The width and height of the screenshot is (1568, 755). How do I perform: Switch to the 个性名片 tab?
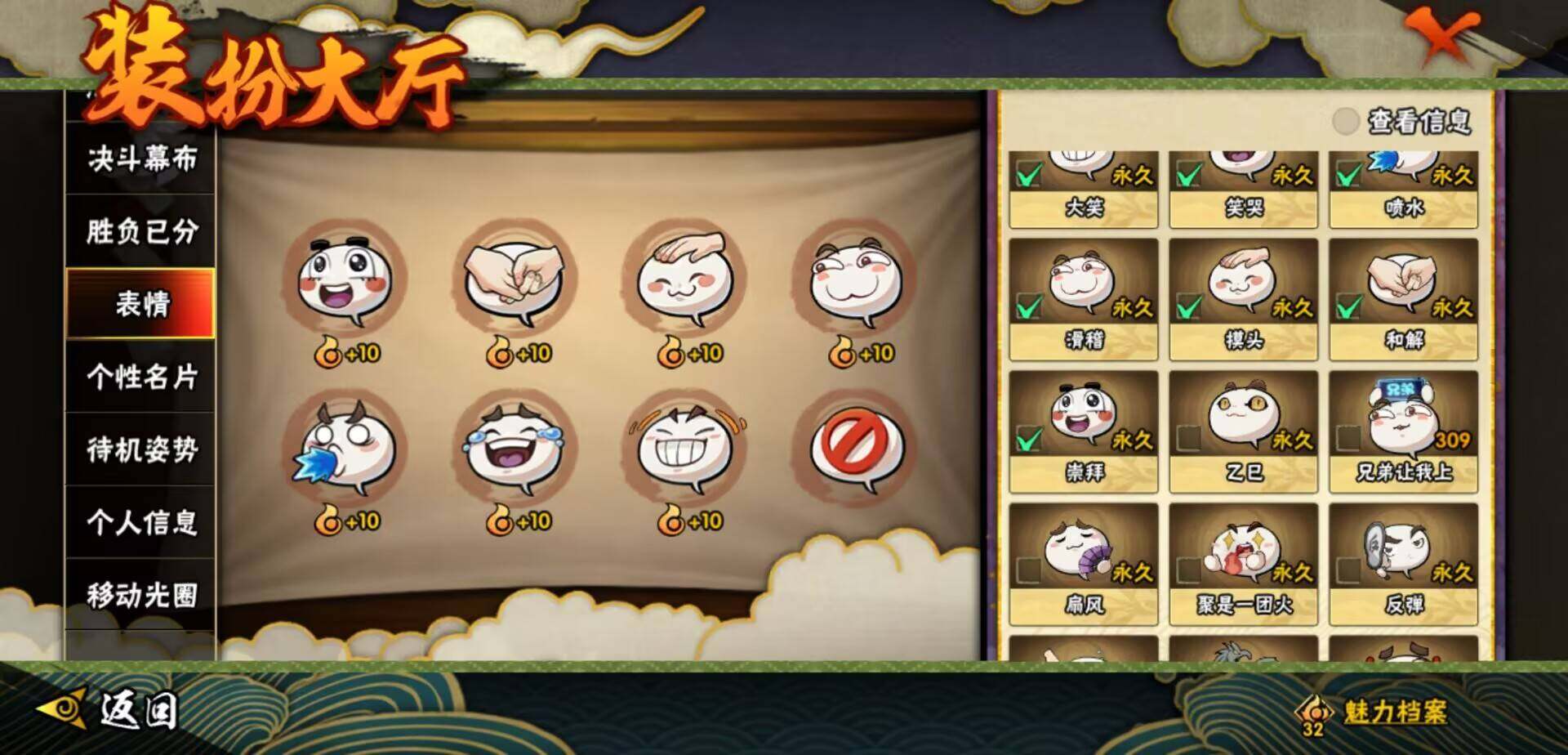(141, 377)
